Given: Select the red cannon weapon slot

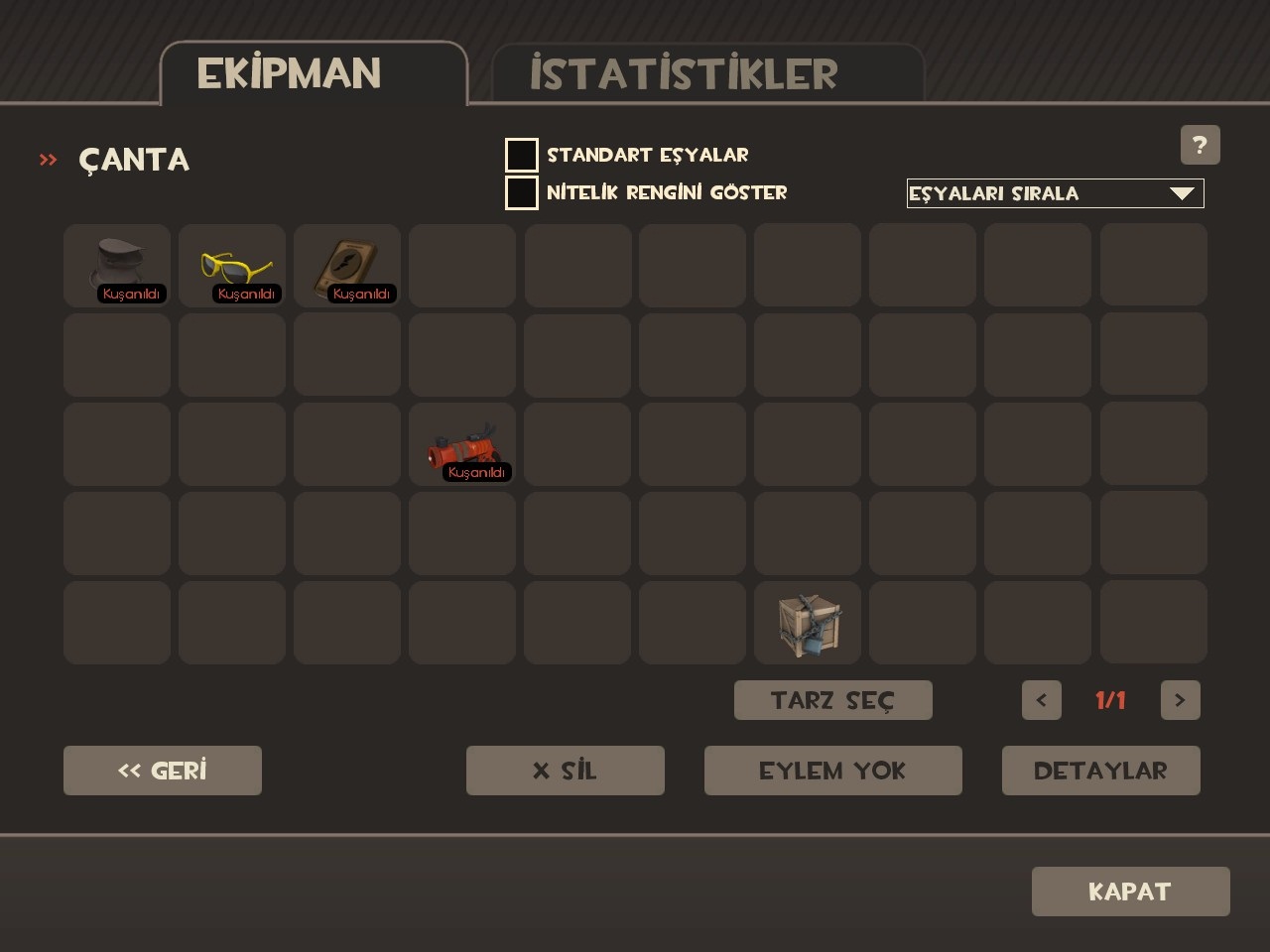Looking at the screenshot, I should point(462,445).
